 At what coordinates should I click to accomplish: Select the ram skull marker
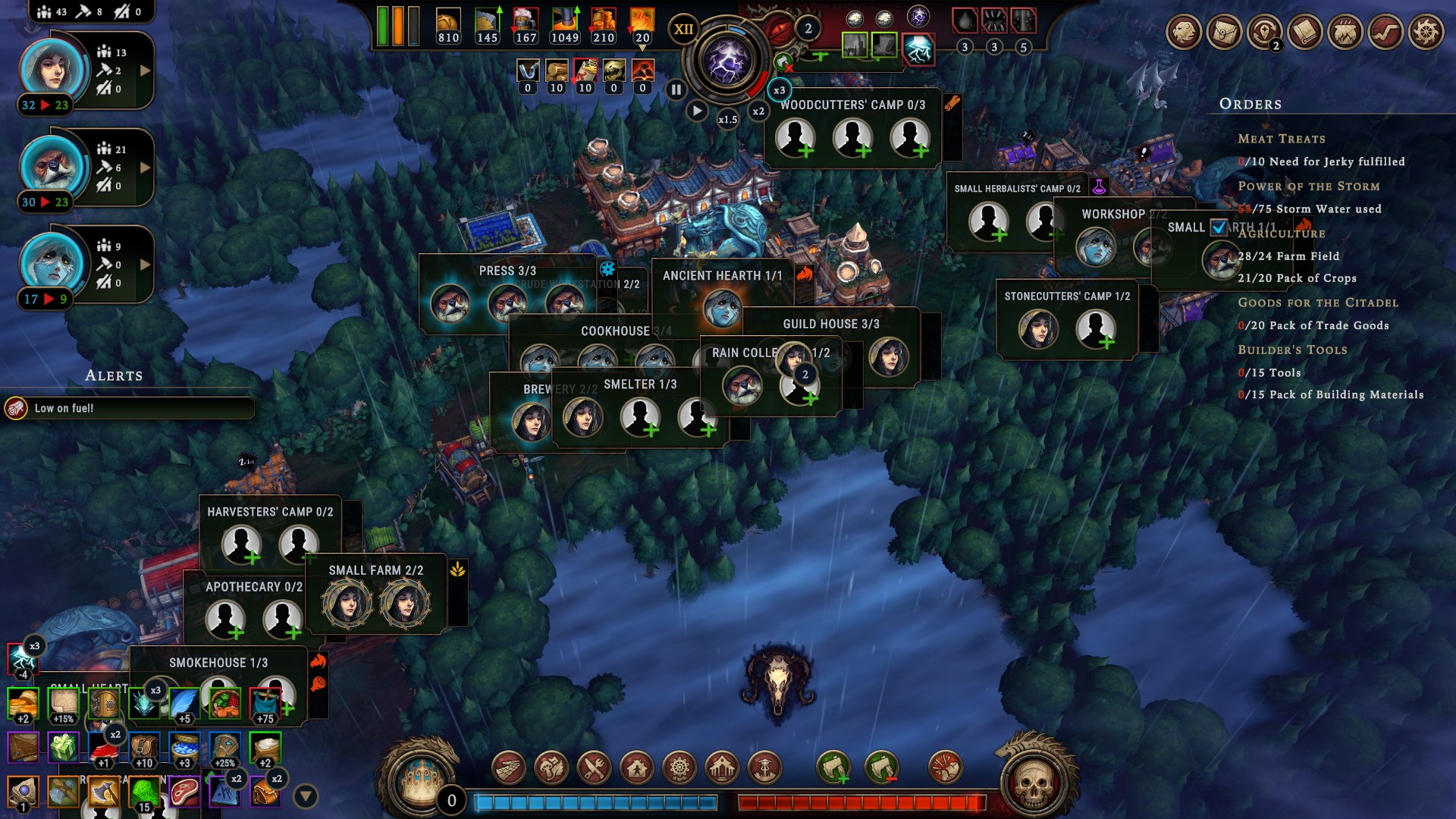(779, 679)
